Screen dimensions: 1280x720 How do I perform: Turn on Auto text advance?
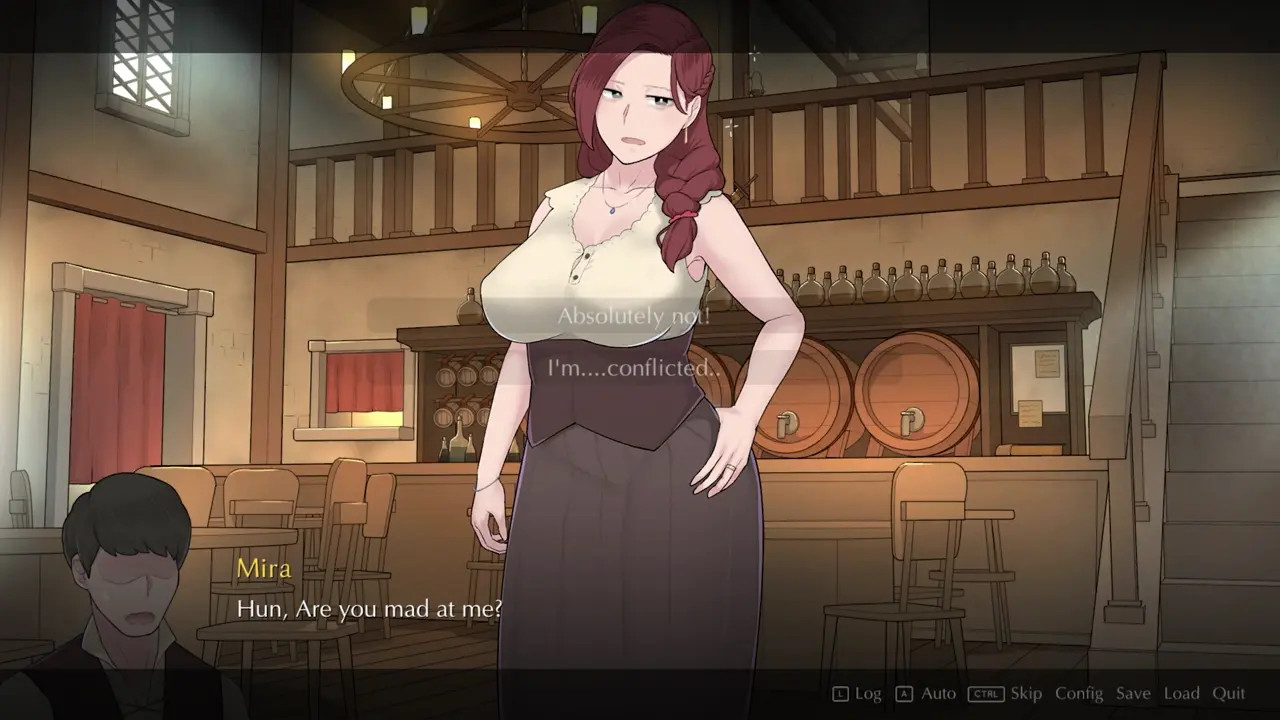point(938,693)
